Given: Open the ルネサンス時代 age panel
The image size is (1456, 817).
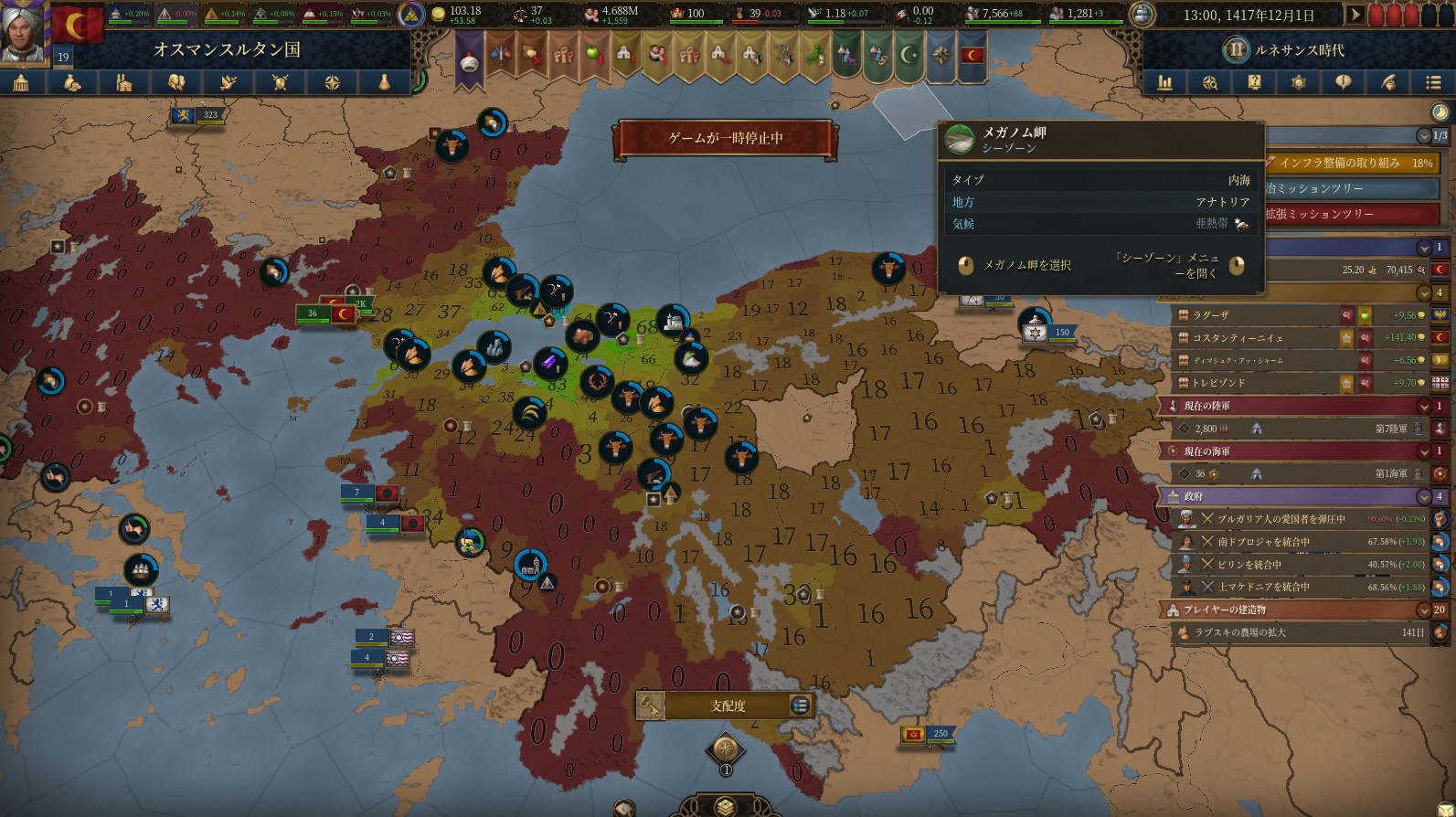Looking at the screenshot, I should (x=1289, y=50).
